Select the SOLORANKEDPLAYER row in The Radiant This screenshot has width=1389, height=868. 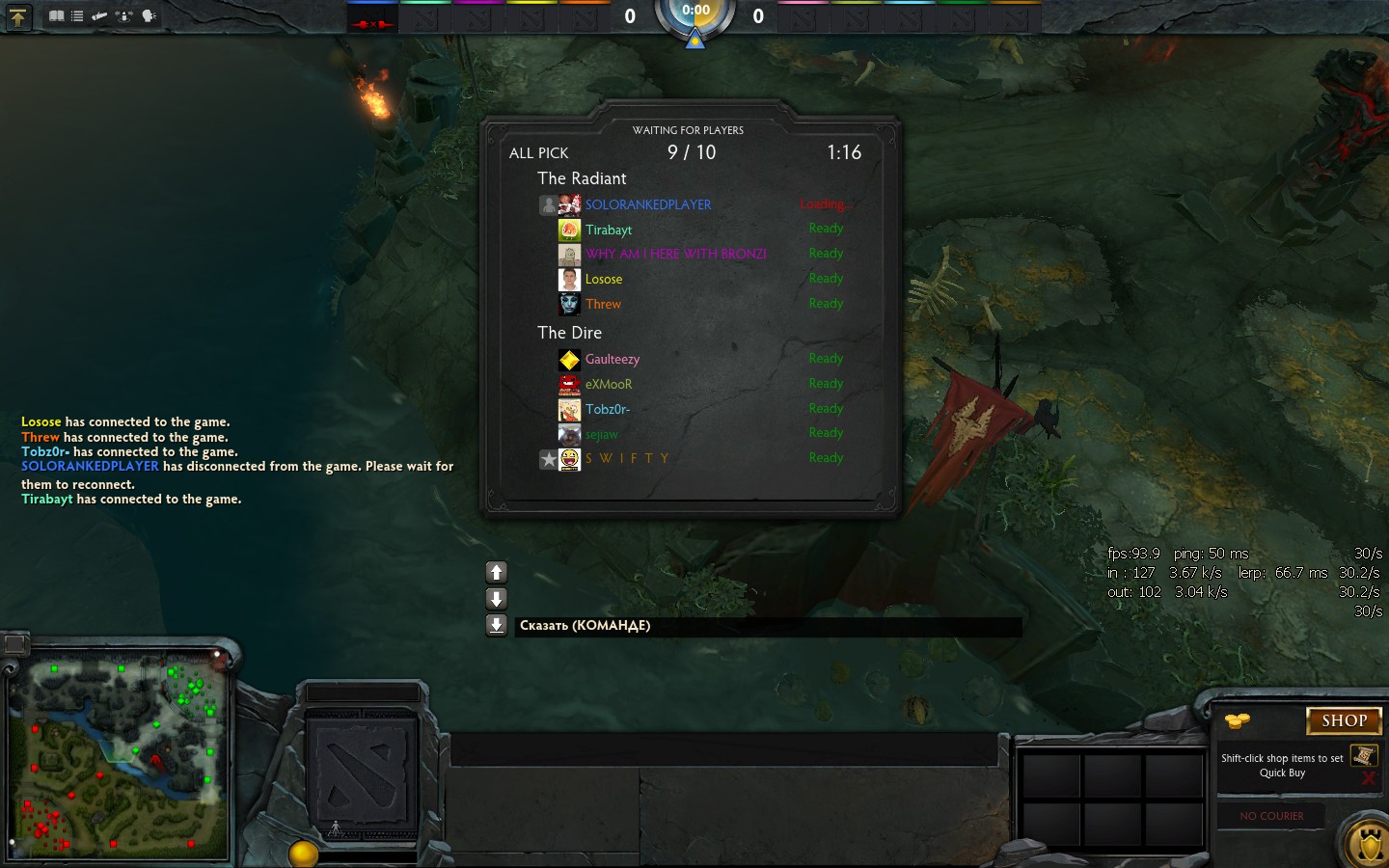pos(647,204)
